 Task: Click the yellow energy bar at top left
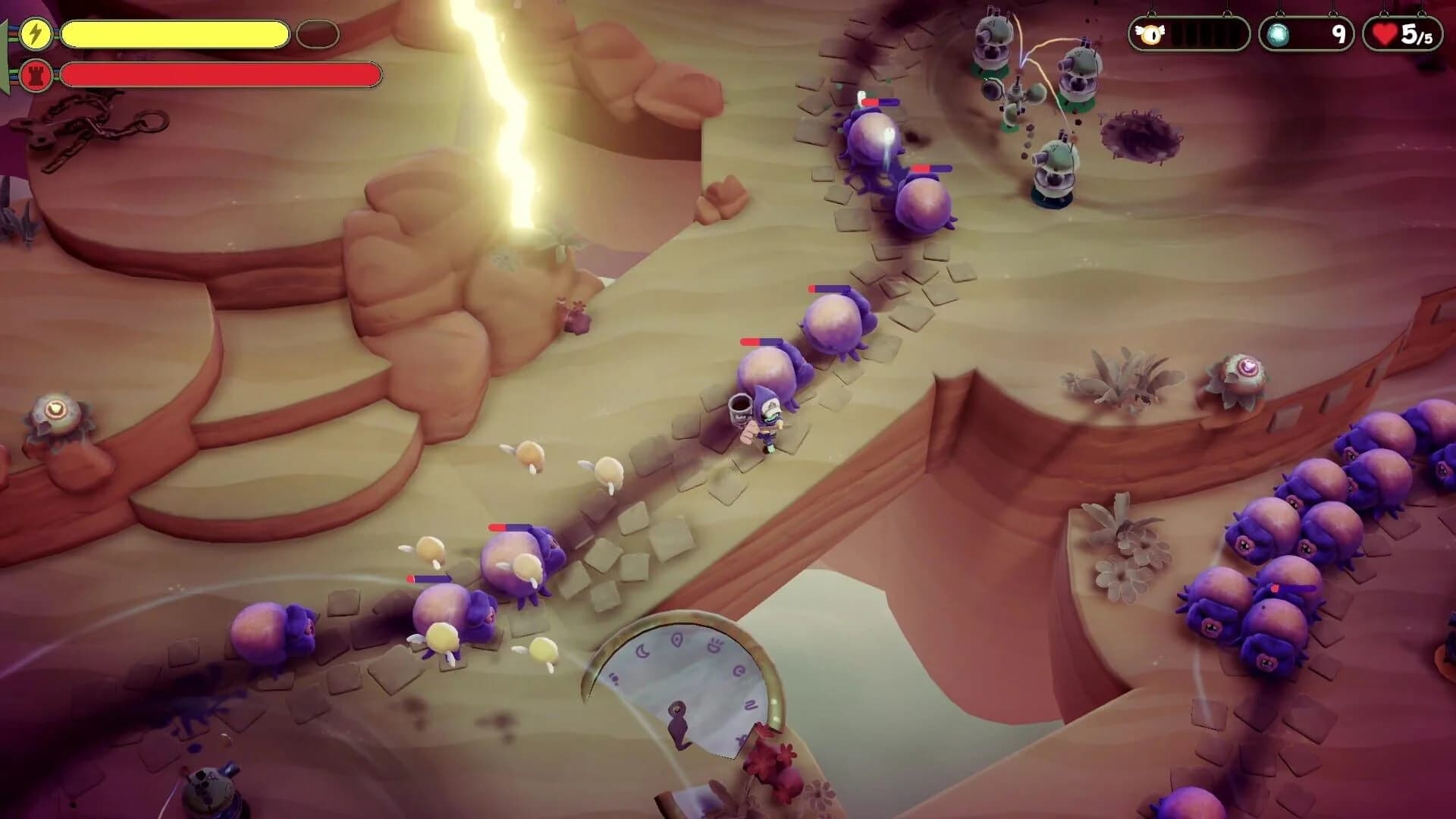click(x=174, y=32)
